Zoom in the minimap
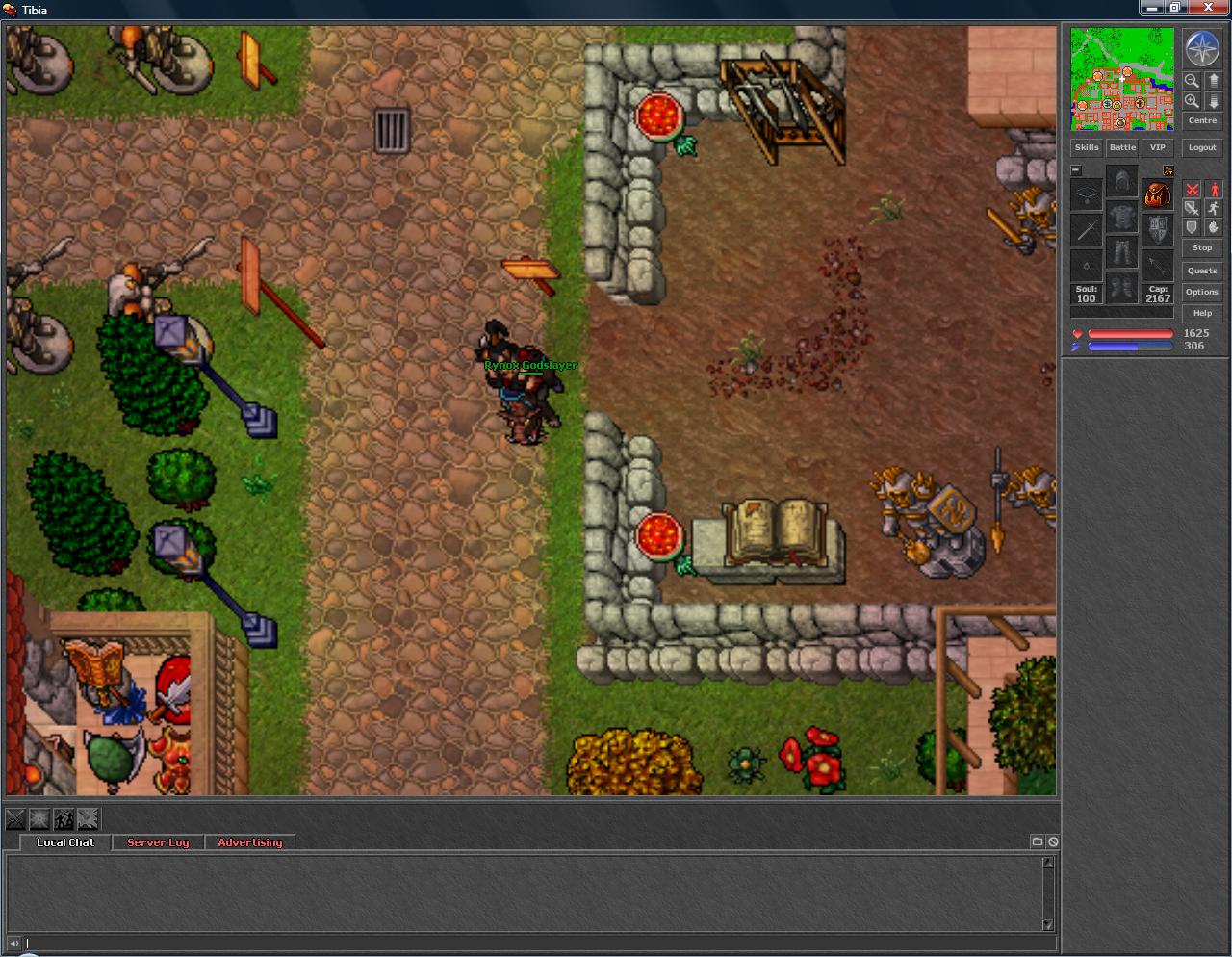The image size is (1232, 957). [x=1192, y=101]
